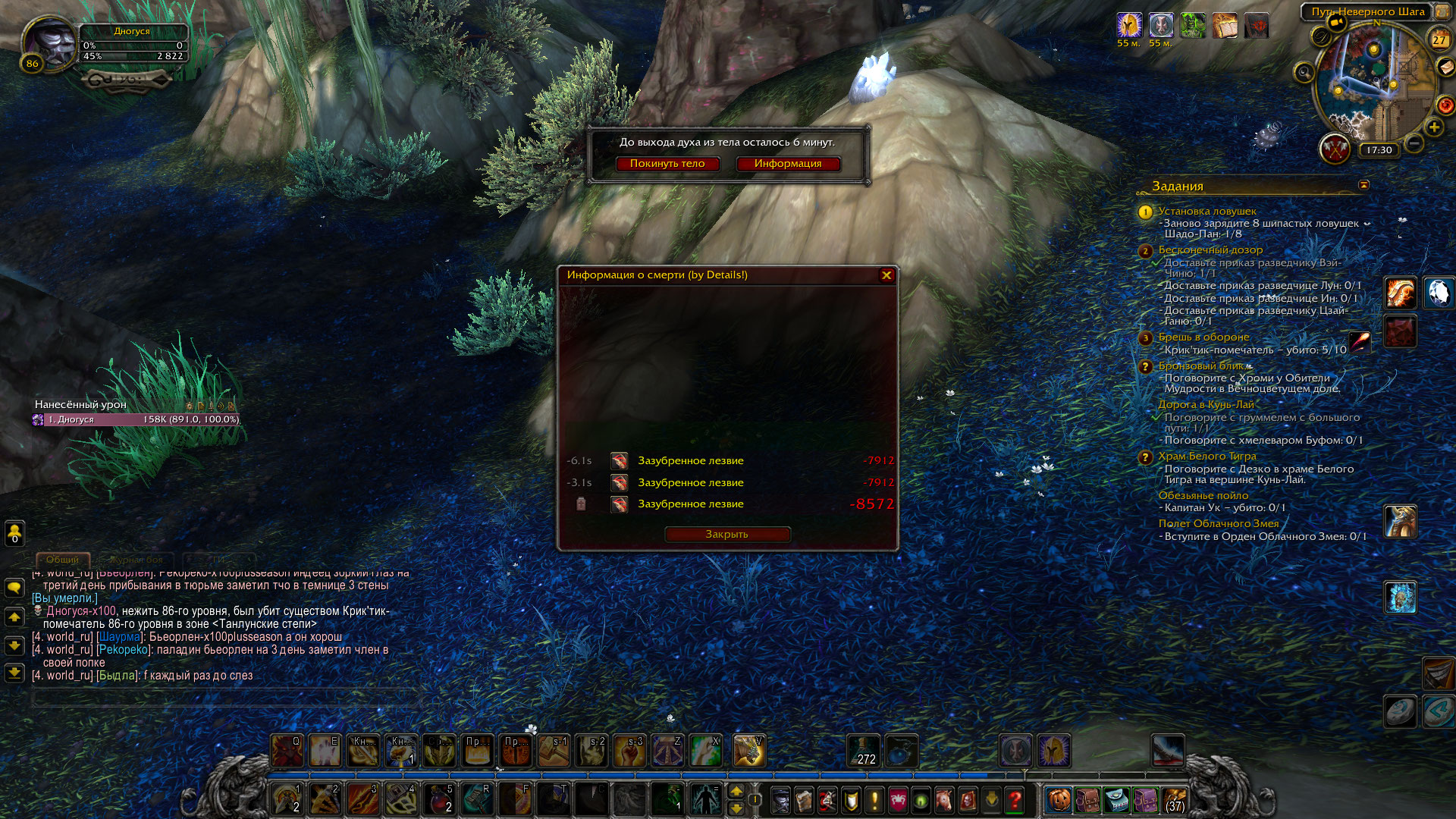
Task: Open the red question mark help button
Action: tap(1015, 799)
